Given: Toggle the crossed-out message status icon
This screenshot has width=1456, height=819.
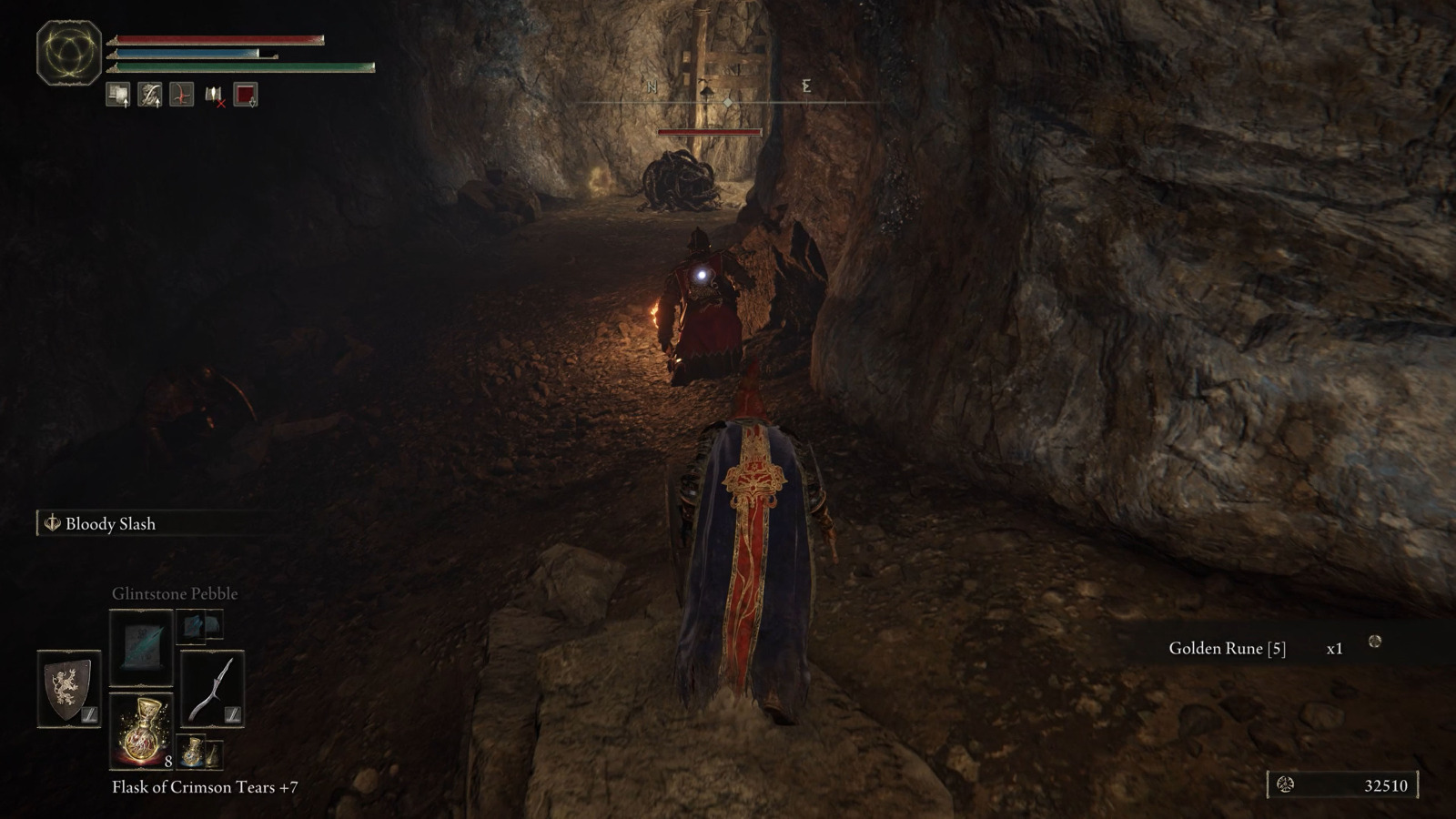Looking at the screenshot, I should 214,95.
